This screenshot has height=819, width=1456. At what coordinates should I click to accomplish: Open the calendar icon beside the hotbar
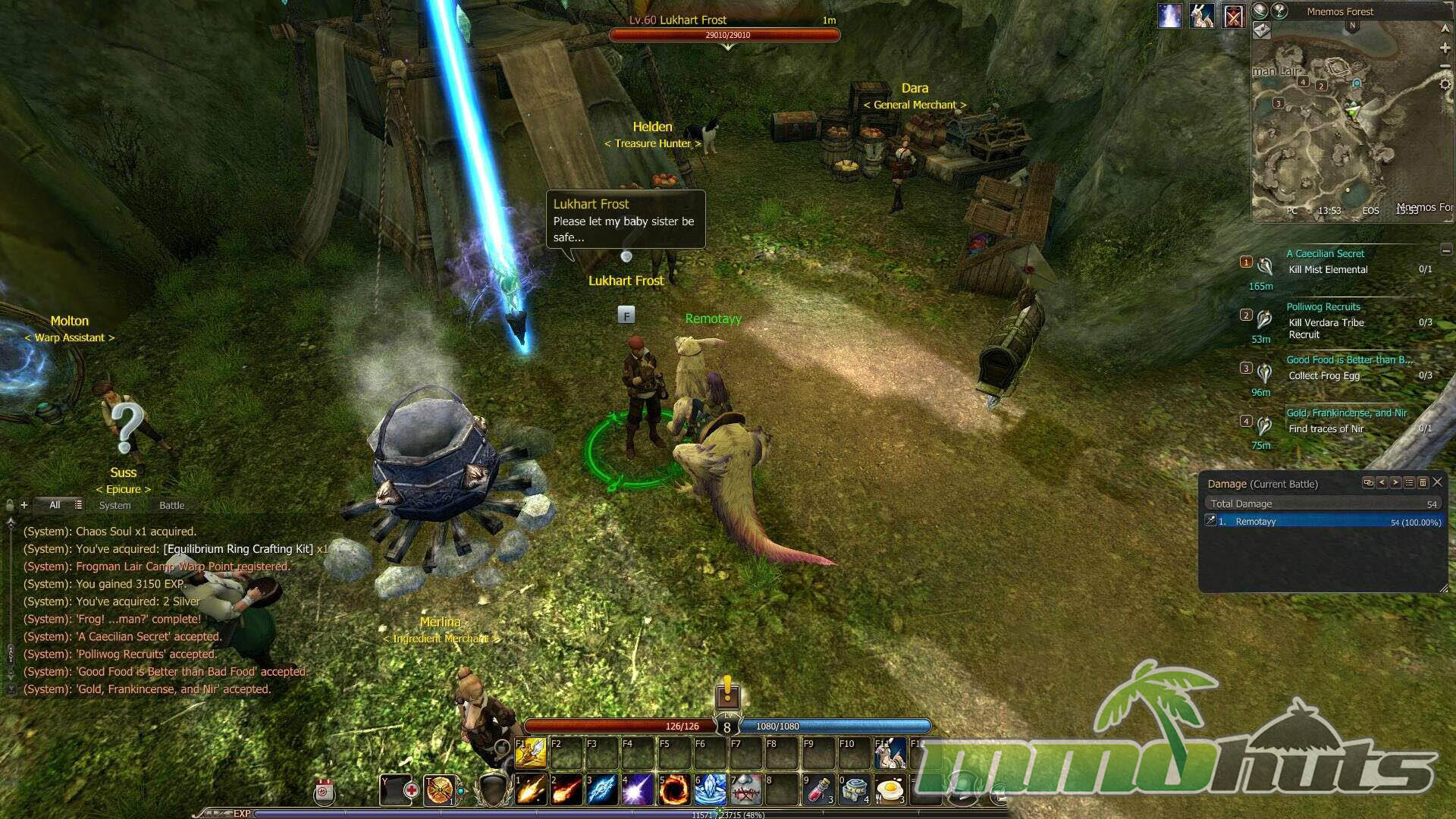(x=325, y=791)
